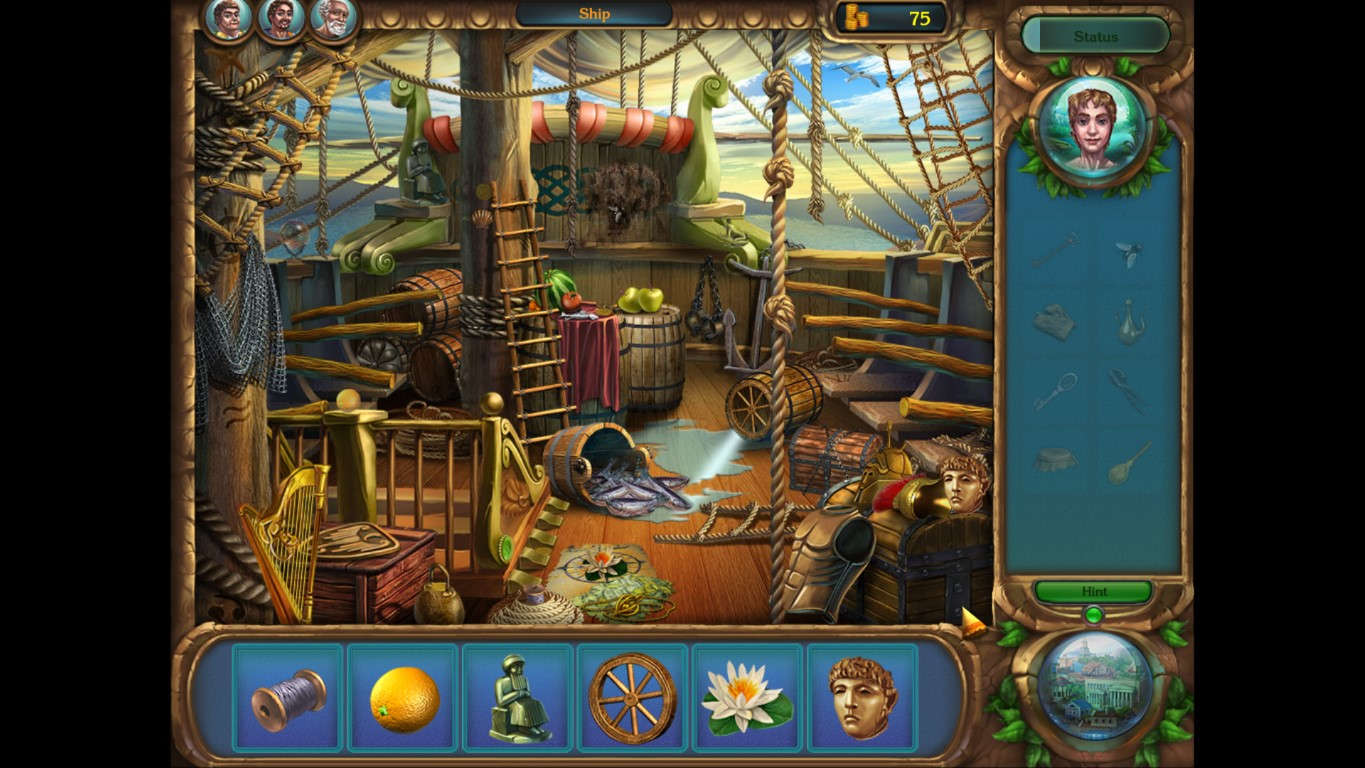Click the water lily in the item list

746,695
